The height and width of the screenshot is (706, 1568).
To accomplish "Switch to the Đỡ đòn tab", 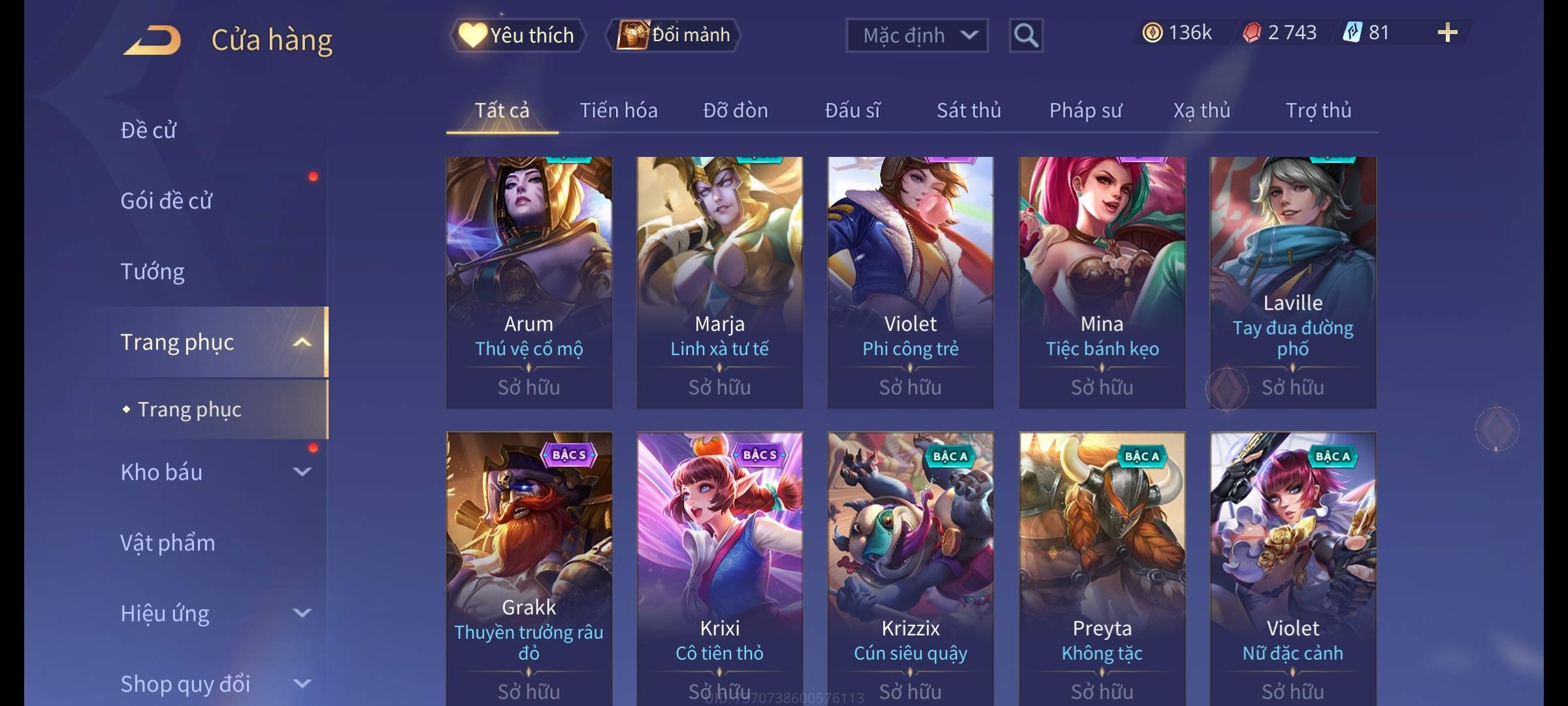I will coord(735,110).
